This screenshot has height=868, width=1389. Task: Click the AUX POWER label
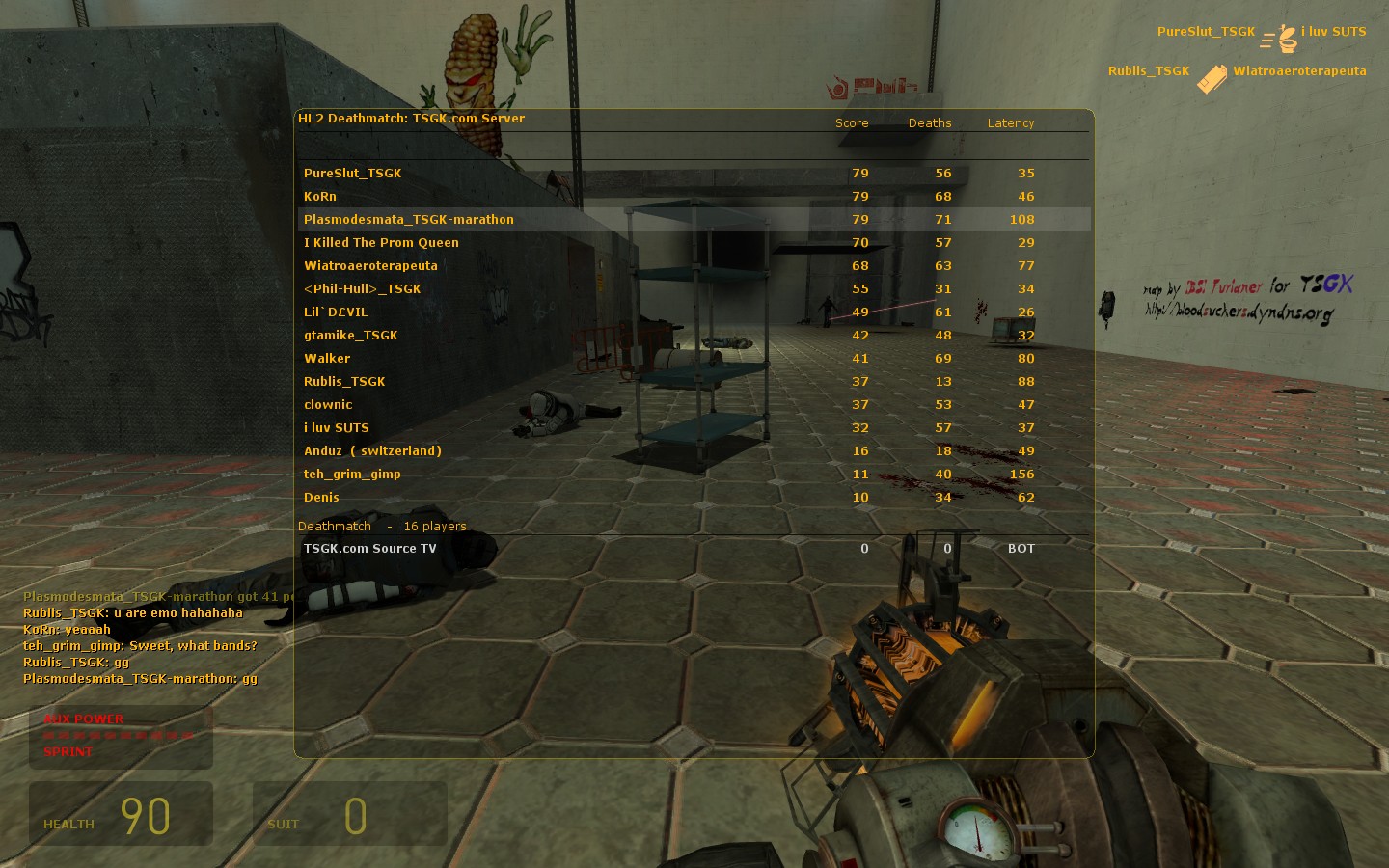[83, 719]
